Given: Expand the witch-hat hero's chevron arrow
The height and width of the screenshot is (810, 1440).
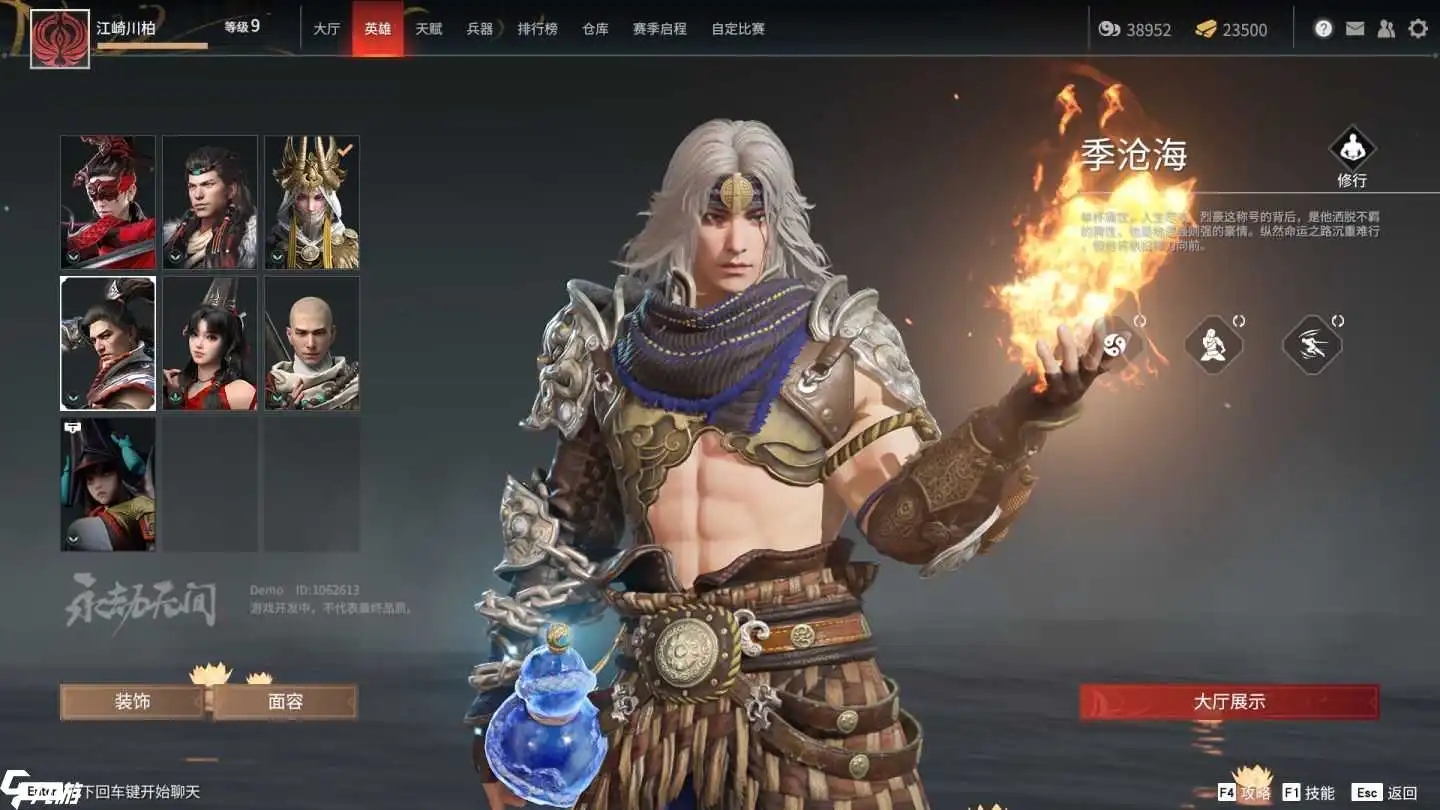Looking at the screenshot, I should click(x=71, y=541).
